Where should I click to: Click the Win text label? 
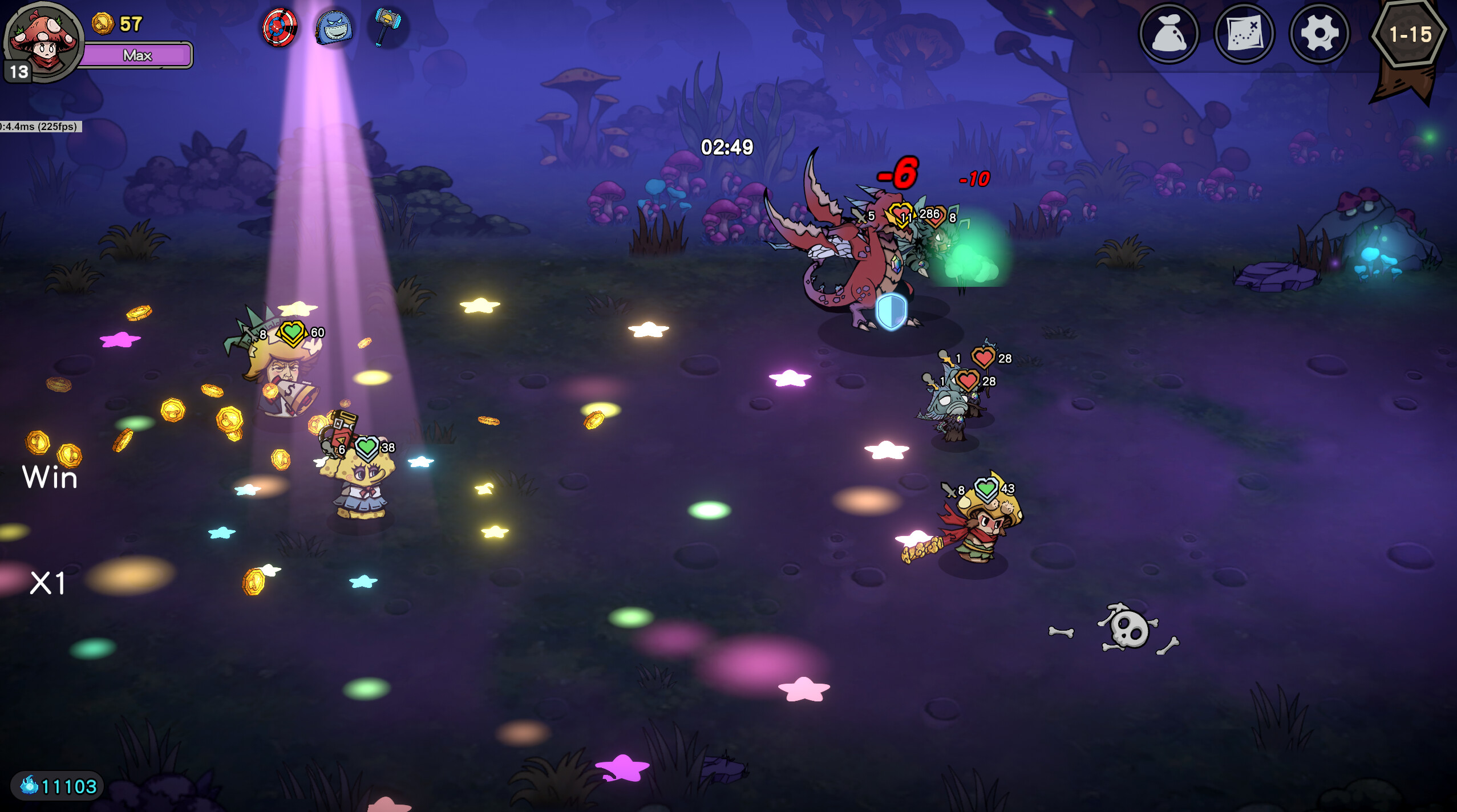click(49, 478)
